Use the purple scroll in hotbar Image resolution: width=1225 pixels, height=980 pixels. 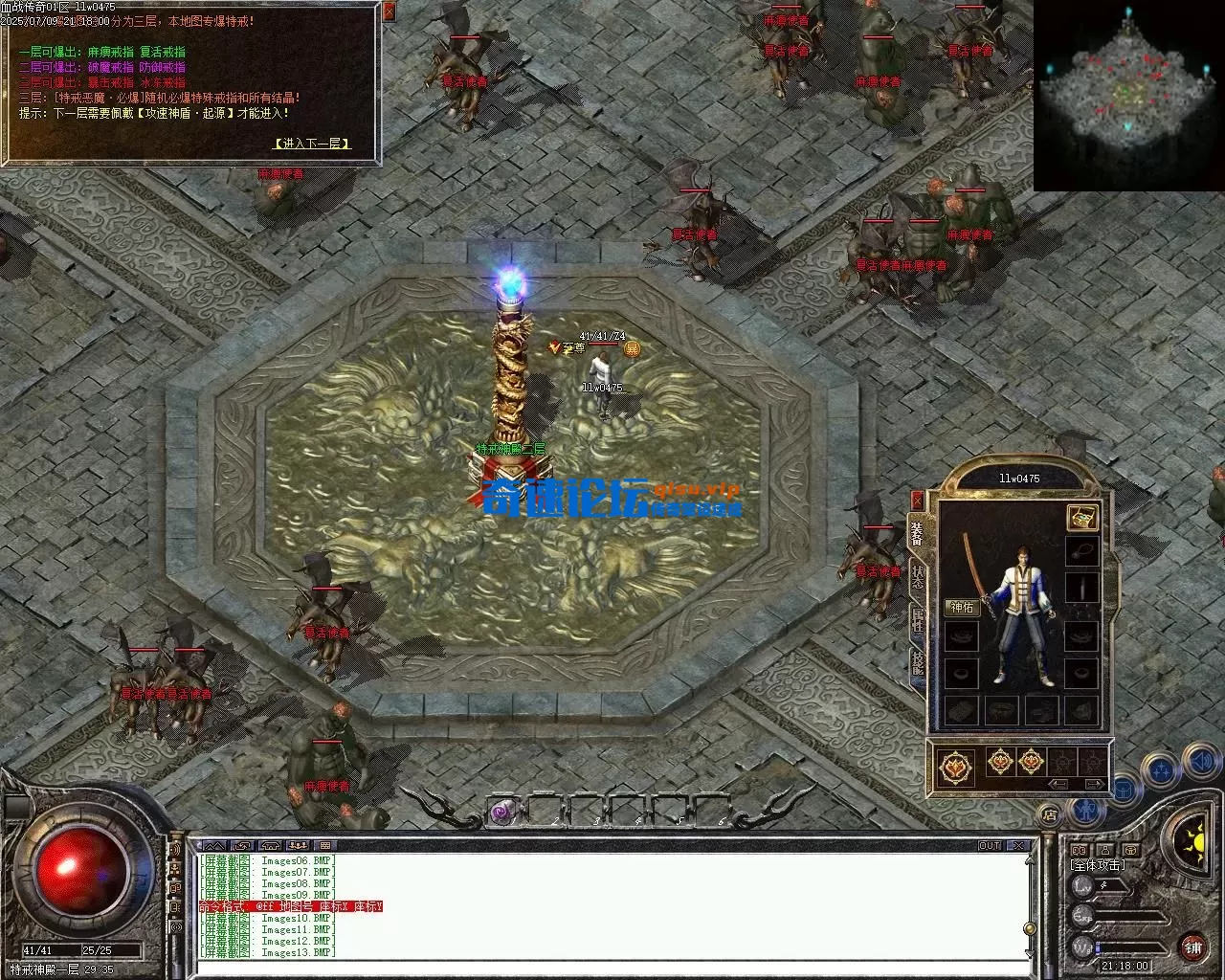501,813
